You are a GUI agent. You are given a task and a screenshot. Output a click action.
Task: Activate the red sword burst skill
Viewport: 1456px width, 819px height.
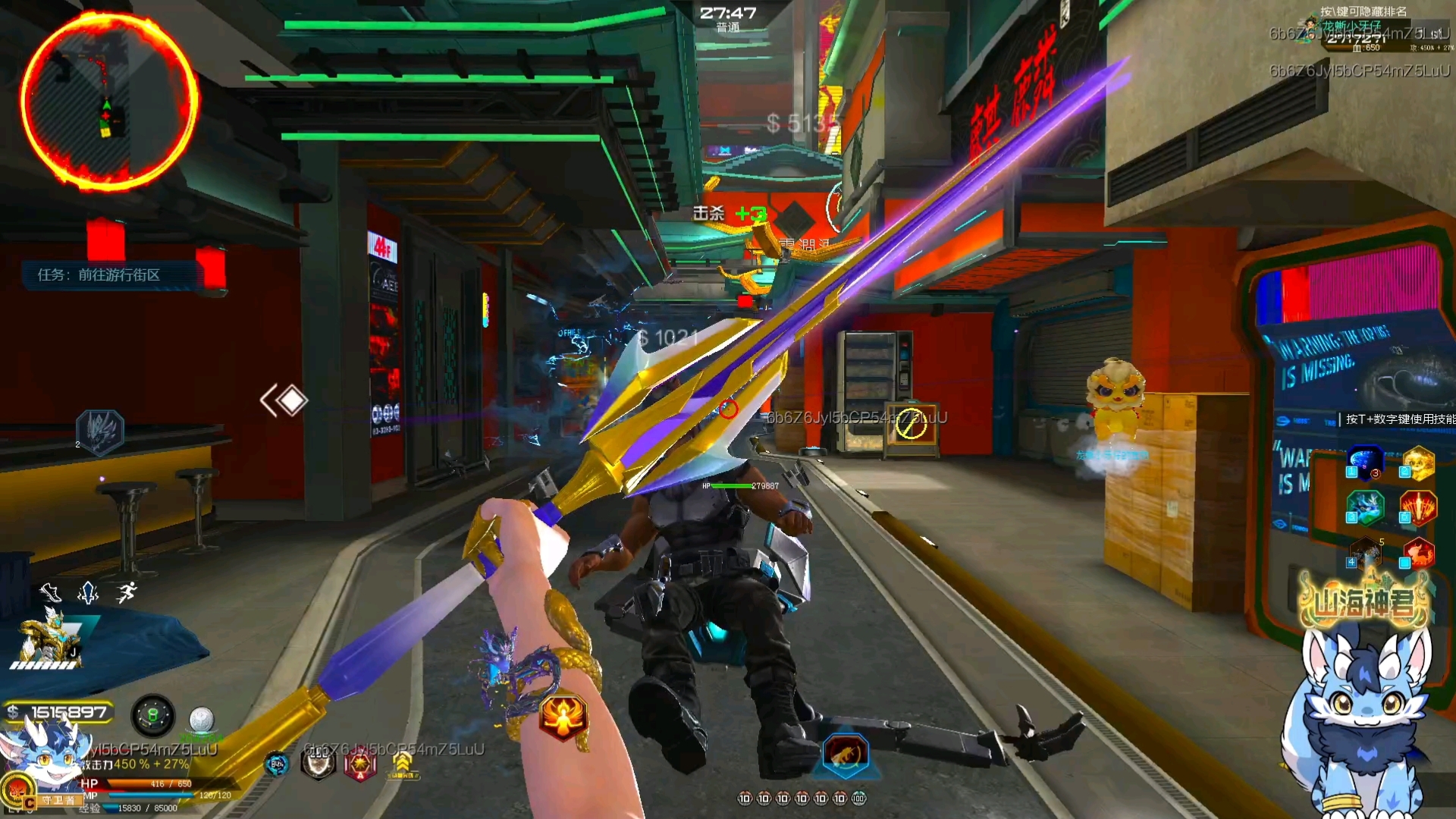point(1417,508)
